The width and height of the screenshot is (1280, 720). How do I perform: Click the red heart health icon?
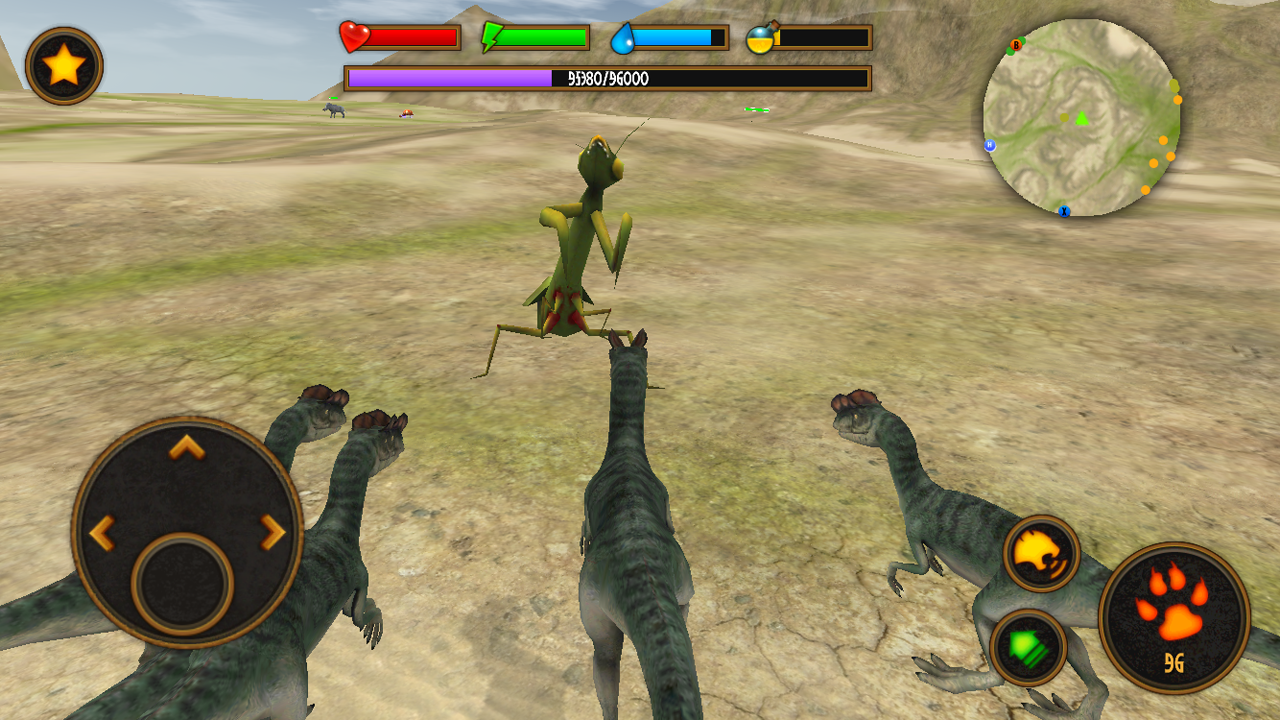[x=355, y=36]
